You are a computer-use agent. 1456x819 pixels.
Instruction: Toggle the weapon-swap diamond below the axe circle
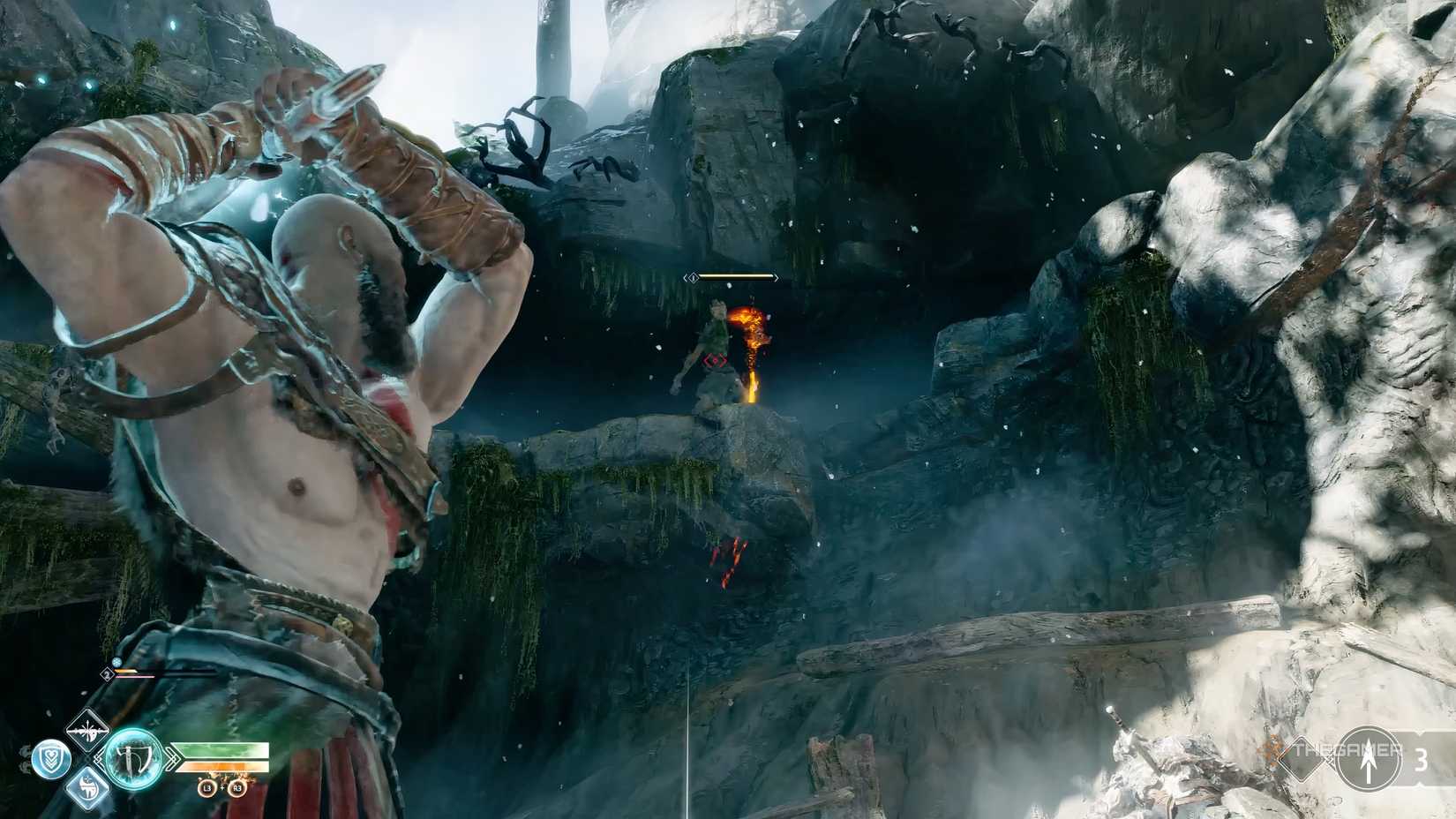coord(86,790)
